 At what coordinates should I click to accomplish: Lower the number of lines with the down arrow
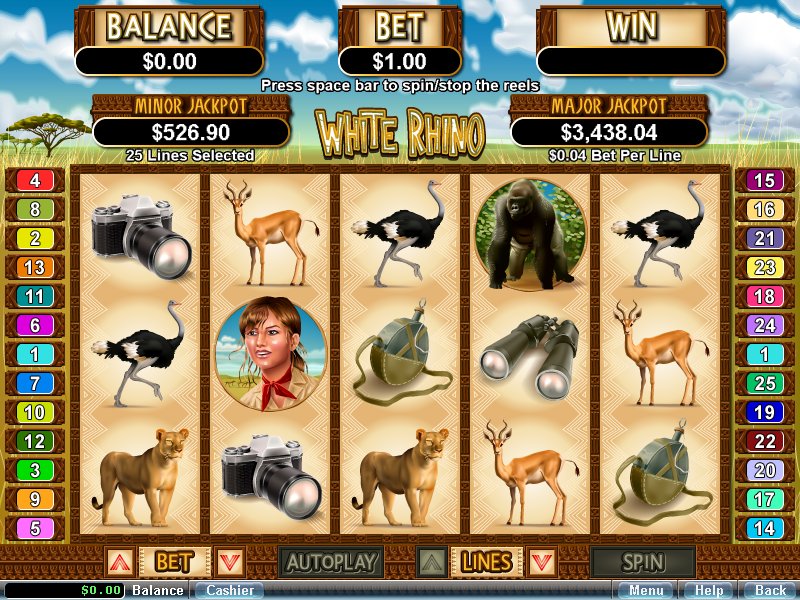(541, 562)
